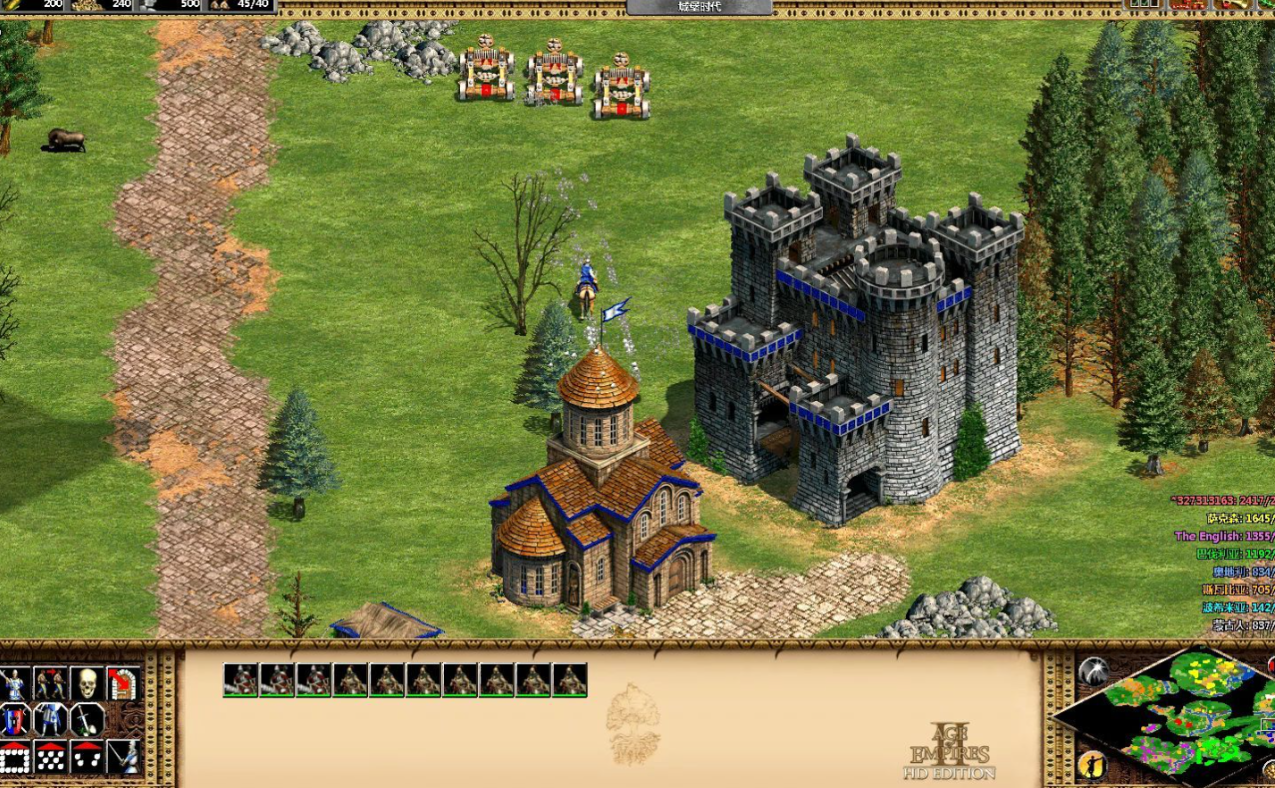
Task: Click the minimap to jump the view
Action: pyautogui.click(x=1185, y=715)
